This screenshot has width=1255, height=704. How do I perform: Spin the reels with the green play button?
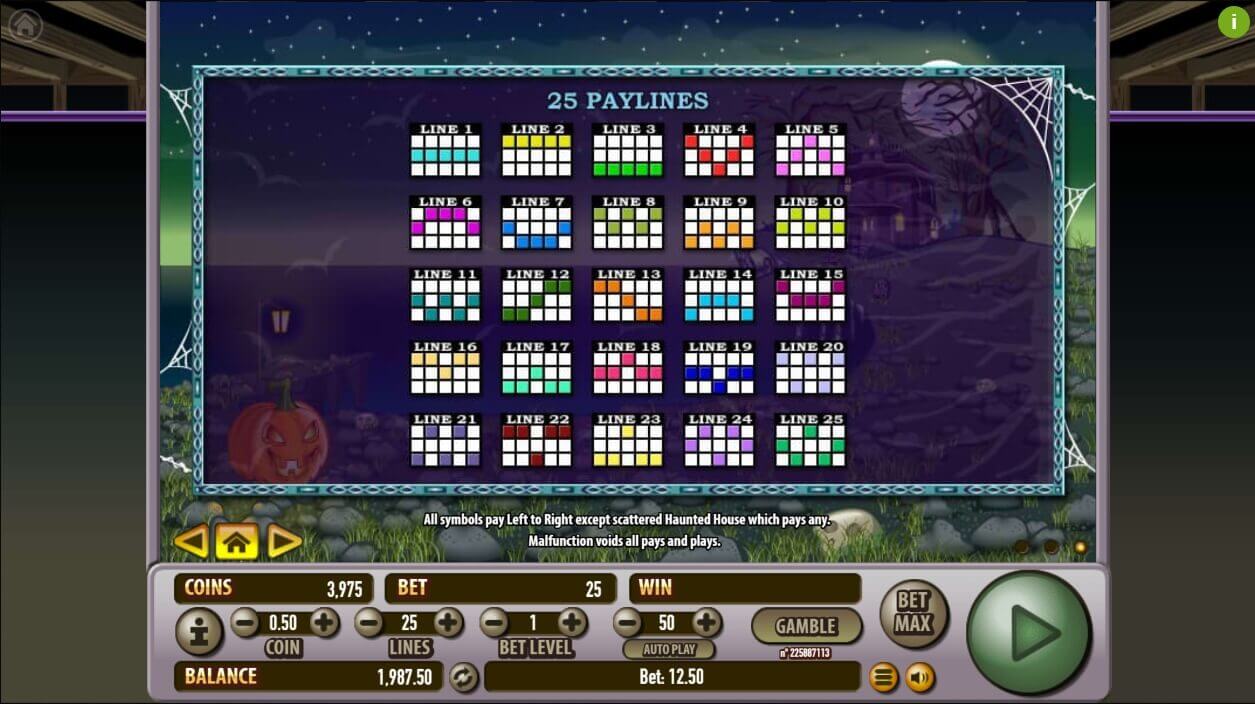click(1028, 631)
